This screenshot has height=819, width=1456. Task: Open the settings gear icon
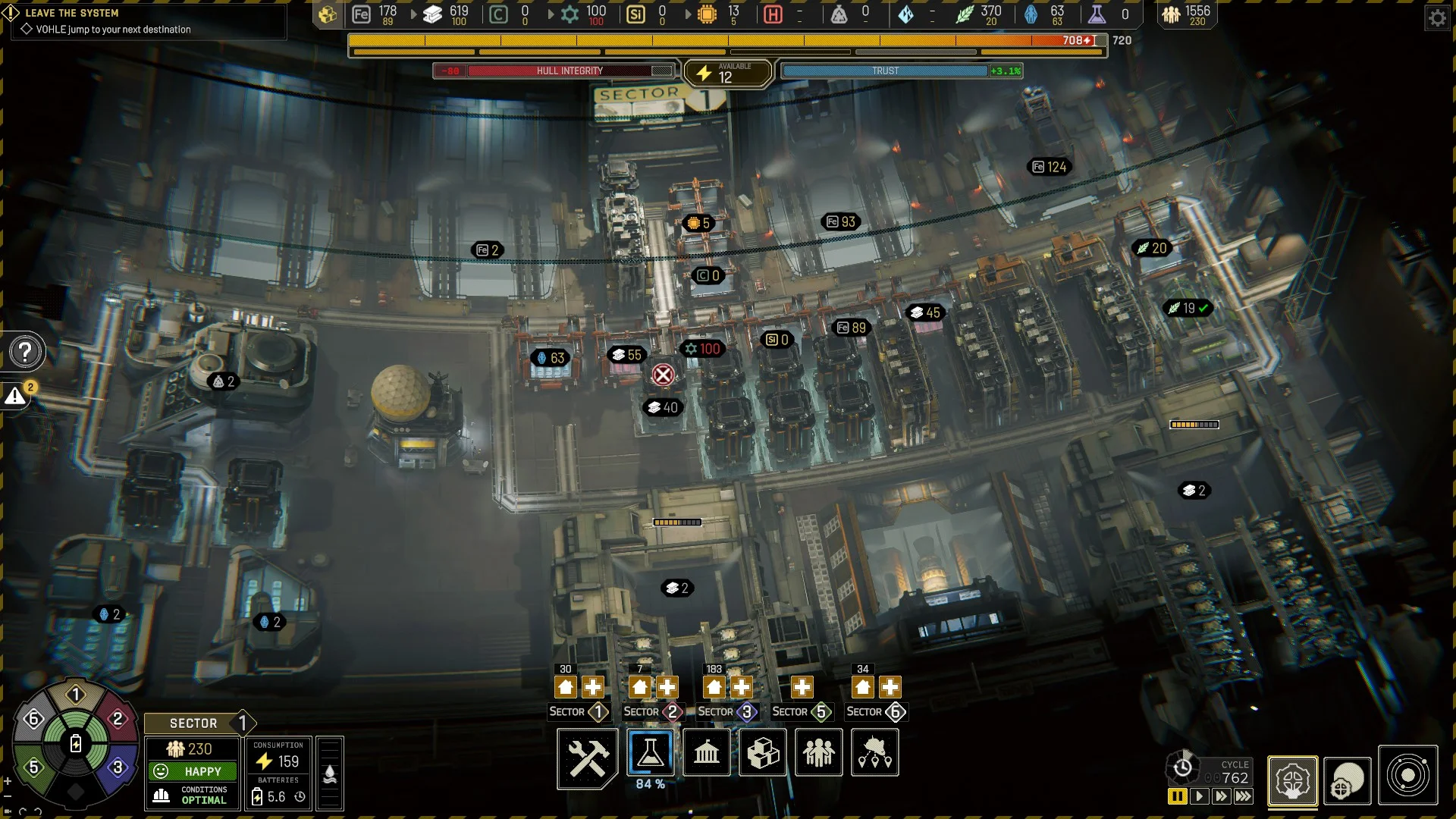1437,17
